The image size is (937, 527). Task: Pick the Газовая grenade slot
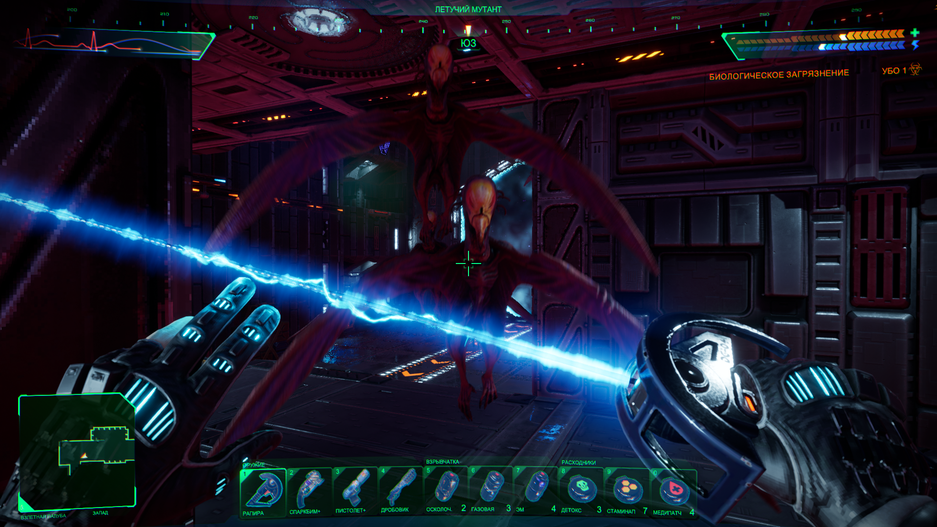click(x=489, y=490)
